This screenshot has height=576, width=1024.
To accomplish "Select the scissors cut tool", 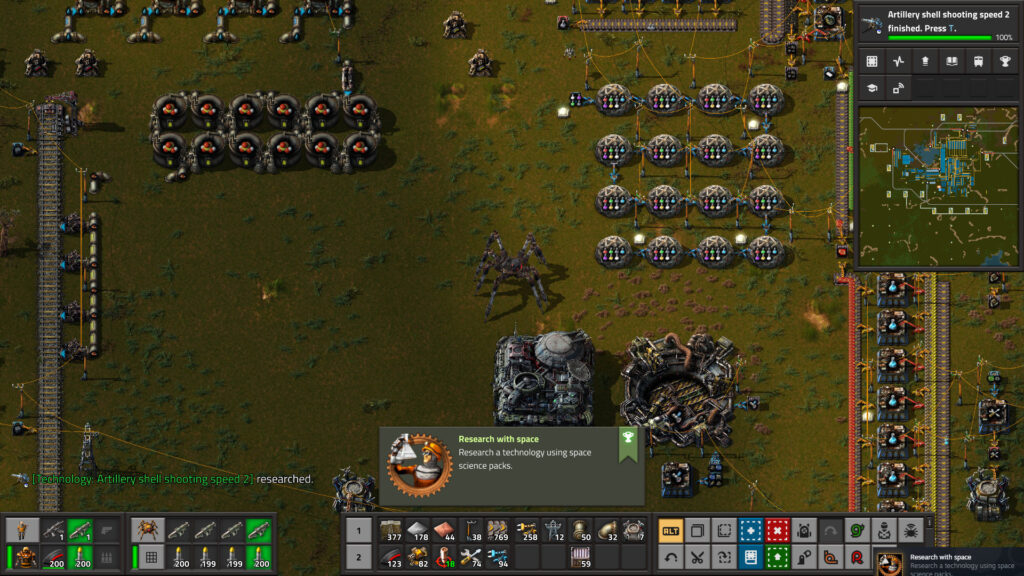I will pos(697,557).
